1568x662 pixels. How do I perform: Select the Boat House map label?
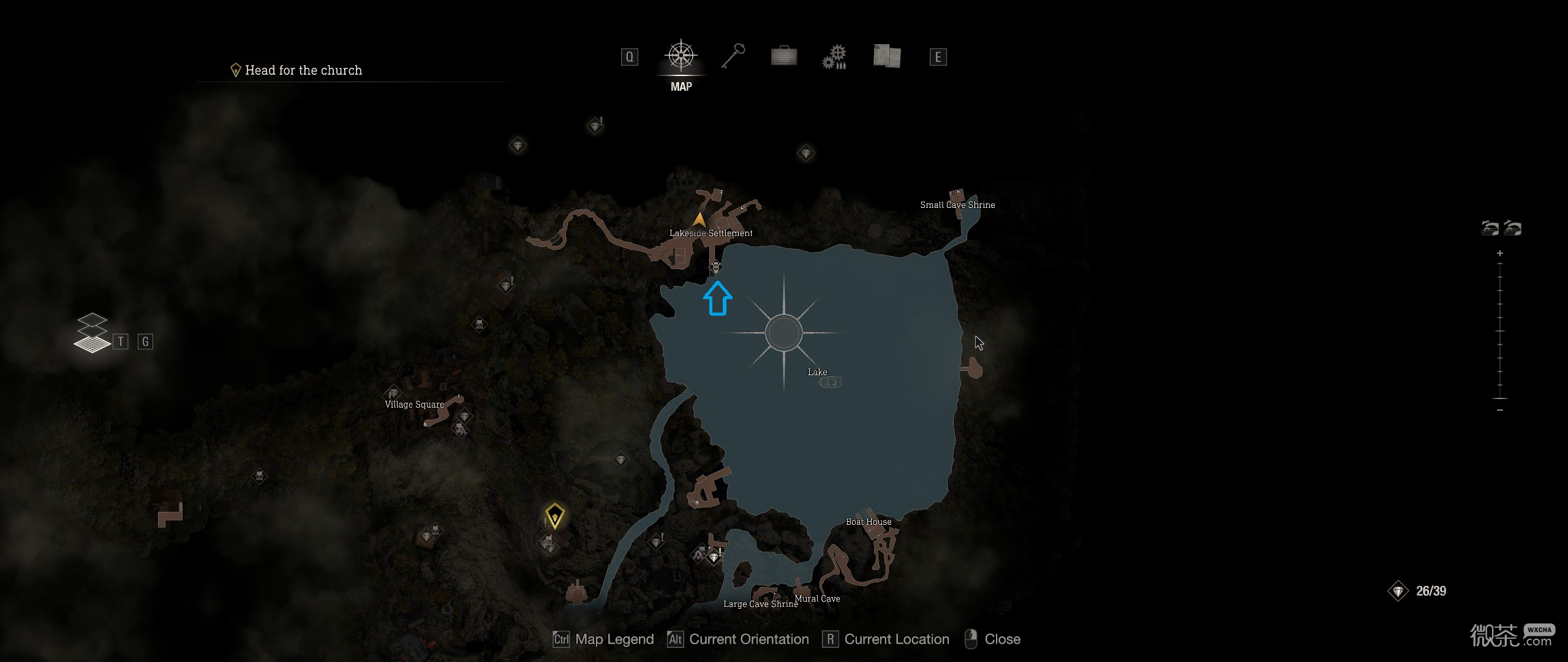point(869,522)
